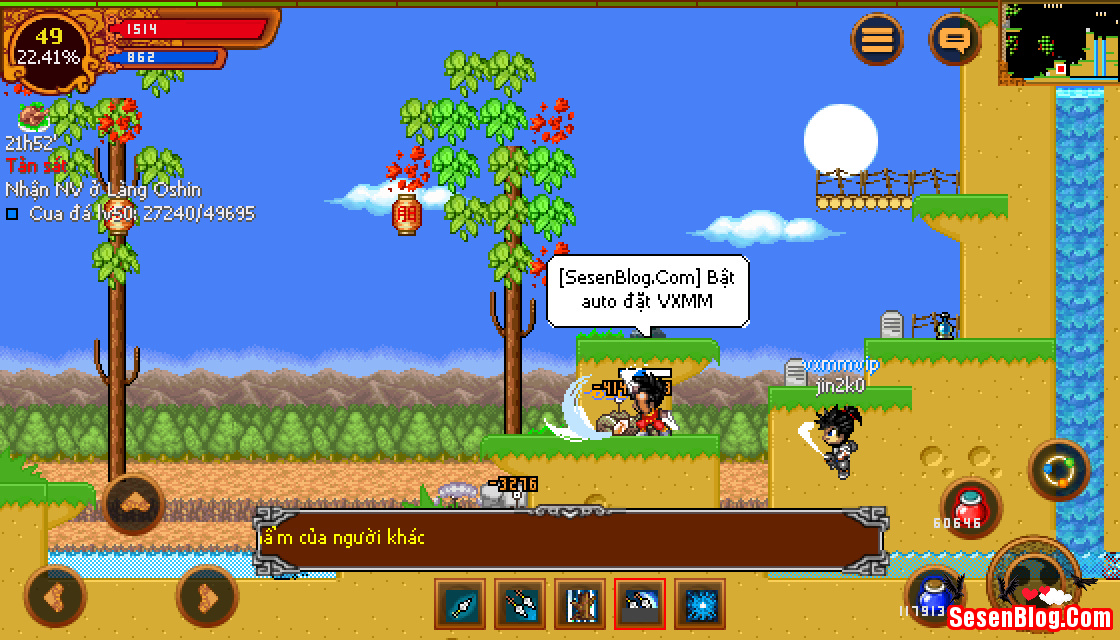This screenshot has height=640, width=1120.
Task: Activate the double dart skill
Action: (521, 604)
